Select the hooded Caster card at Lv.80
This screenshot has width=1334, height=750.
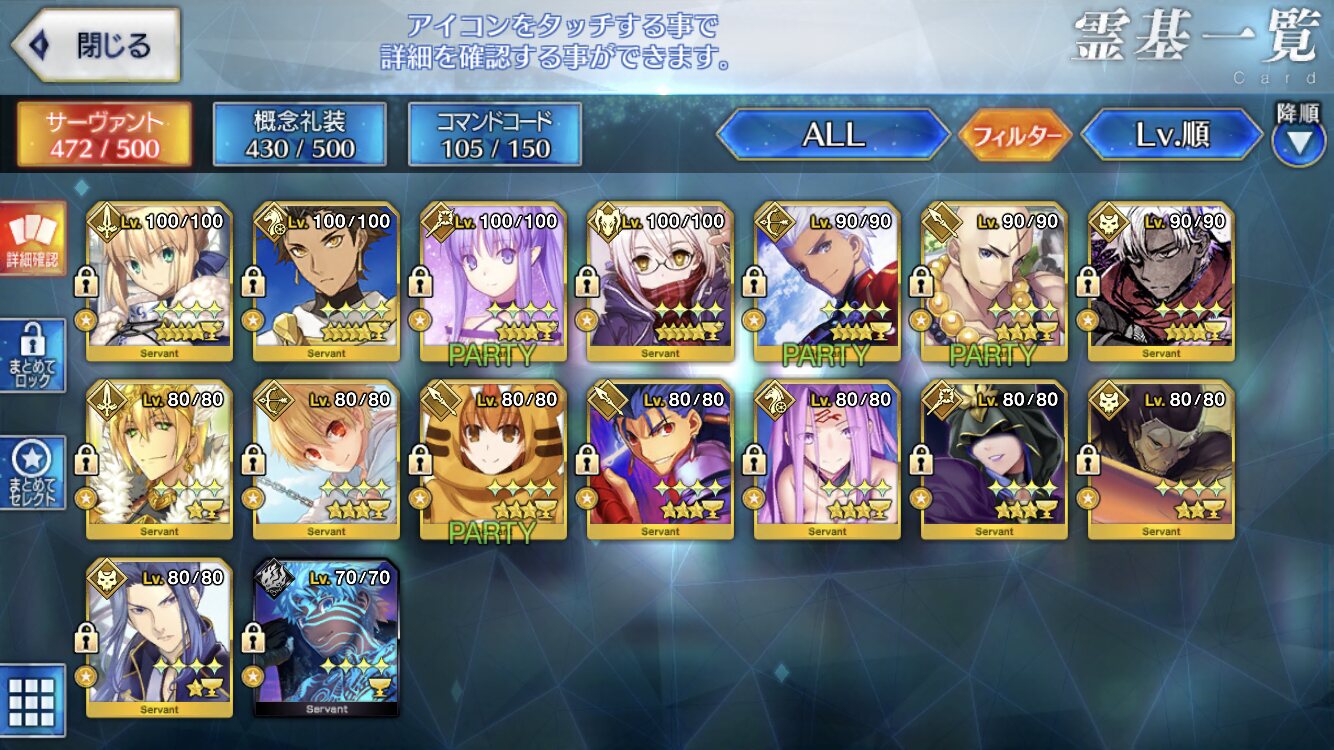coord(994,460)
